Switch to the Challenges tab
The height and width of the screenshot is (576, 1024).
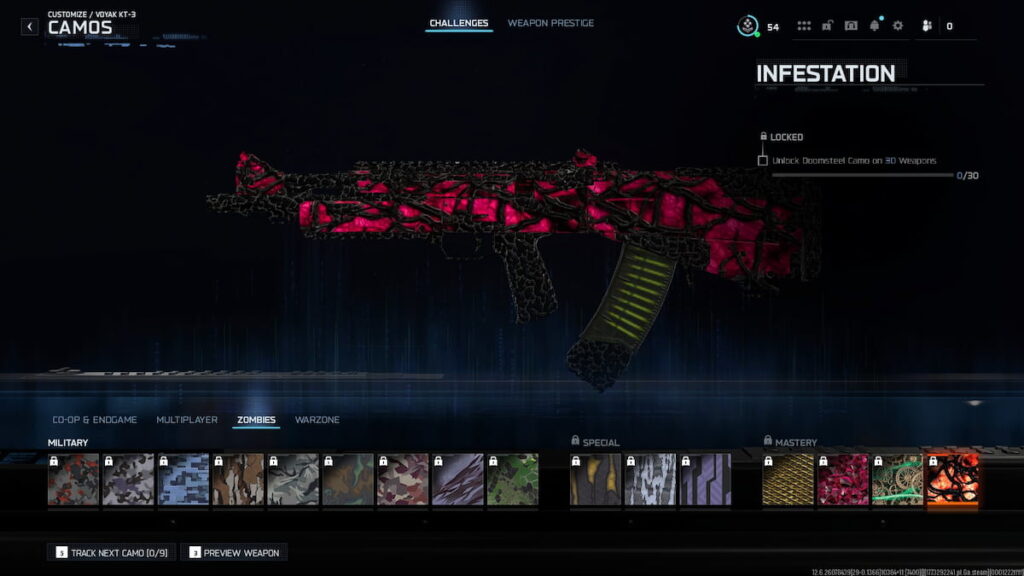[x=459, y=23]
